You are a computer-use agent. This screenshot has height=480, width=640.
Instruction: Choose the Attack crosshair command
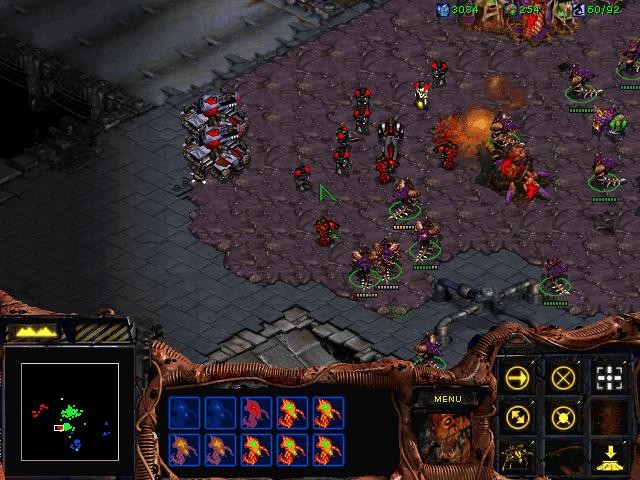[x=609, y=377]
